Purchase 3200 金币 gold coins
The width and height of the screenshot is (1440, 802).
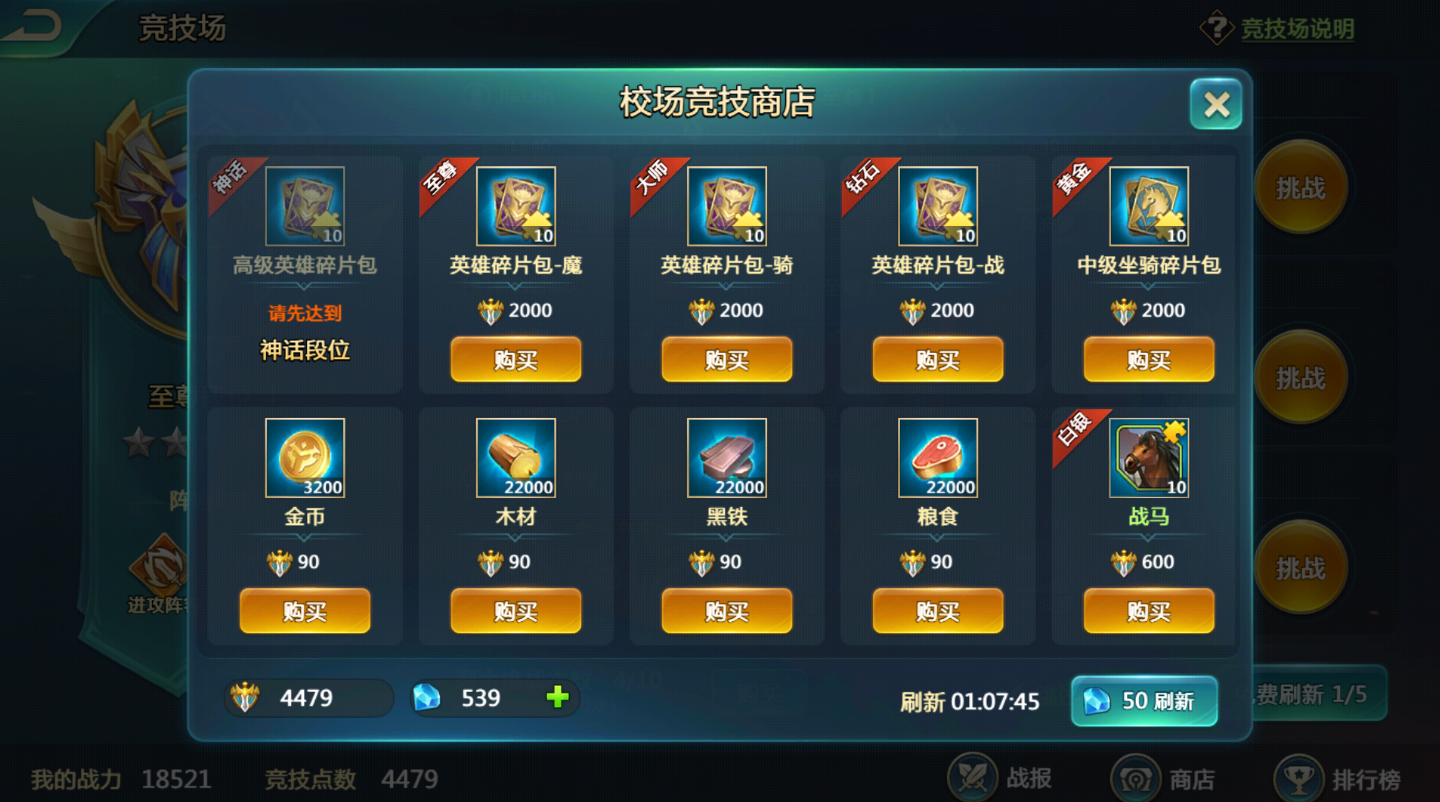coord(305,610)
